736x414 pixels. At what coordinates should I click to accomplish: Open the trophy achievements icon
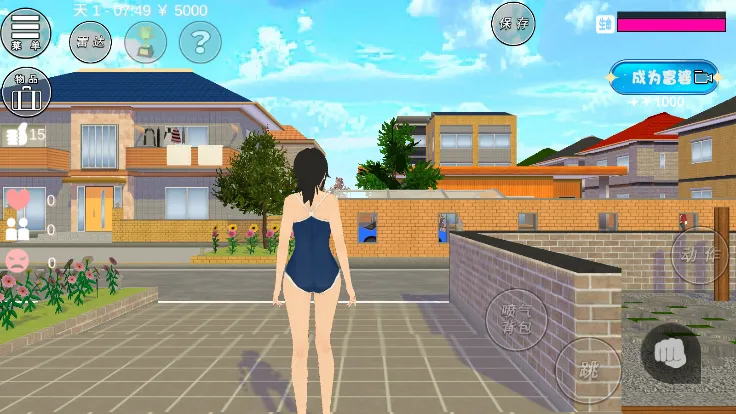point(146,41)
